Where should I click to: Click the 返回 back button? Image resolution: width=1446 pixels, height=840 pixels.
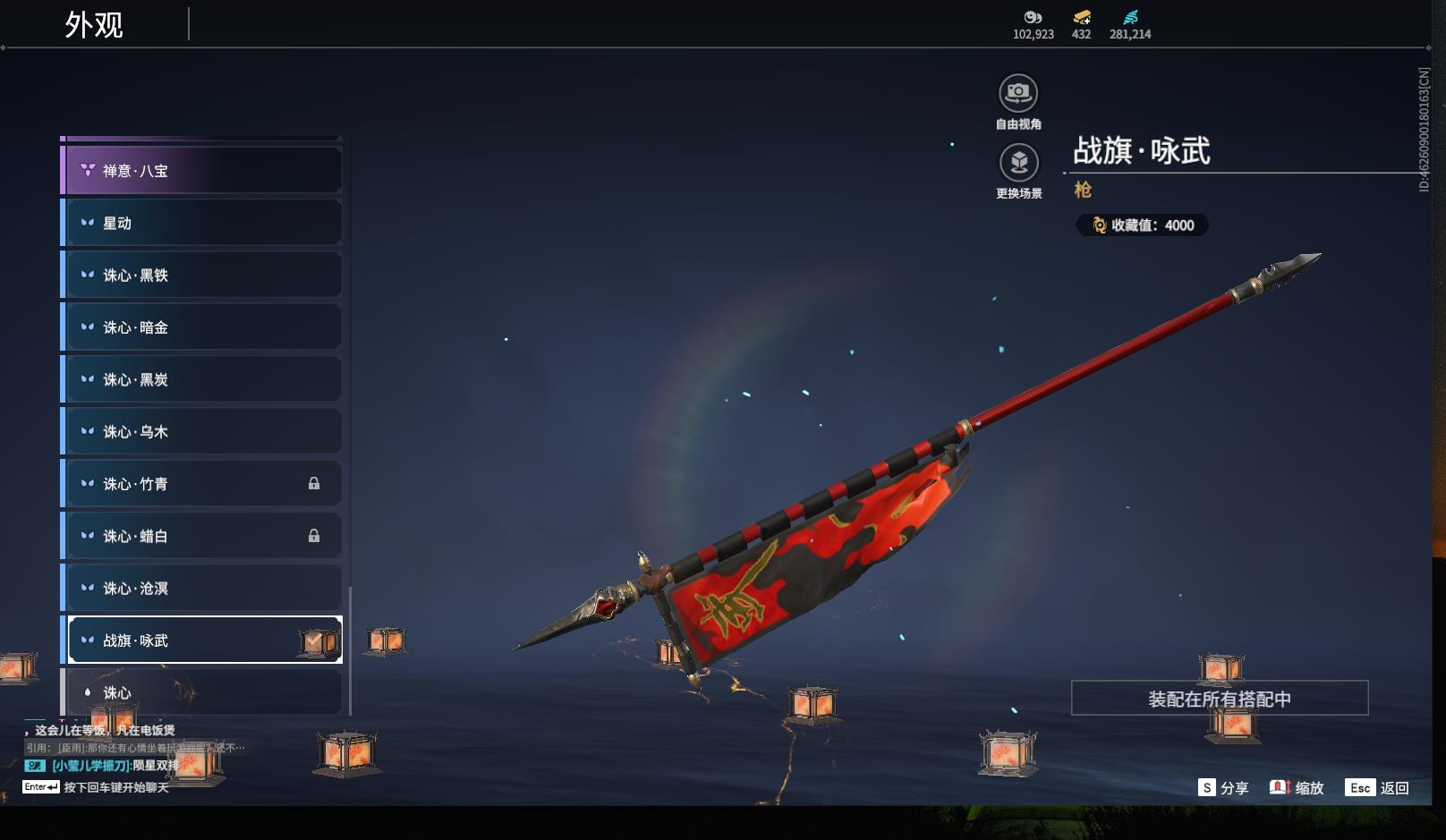[1378, 787]
